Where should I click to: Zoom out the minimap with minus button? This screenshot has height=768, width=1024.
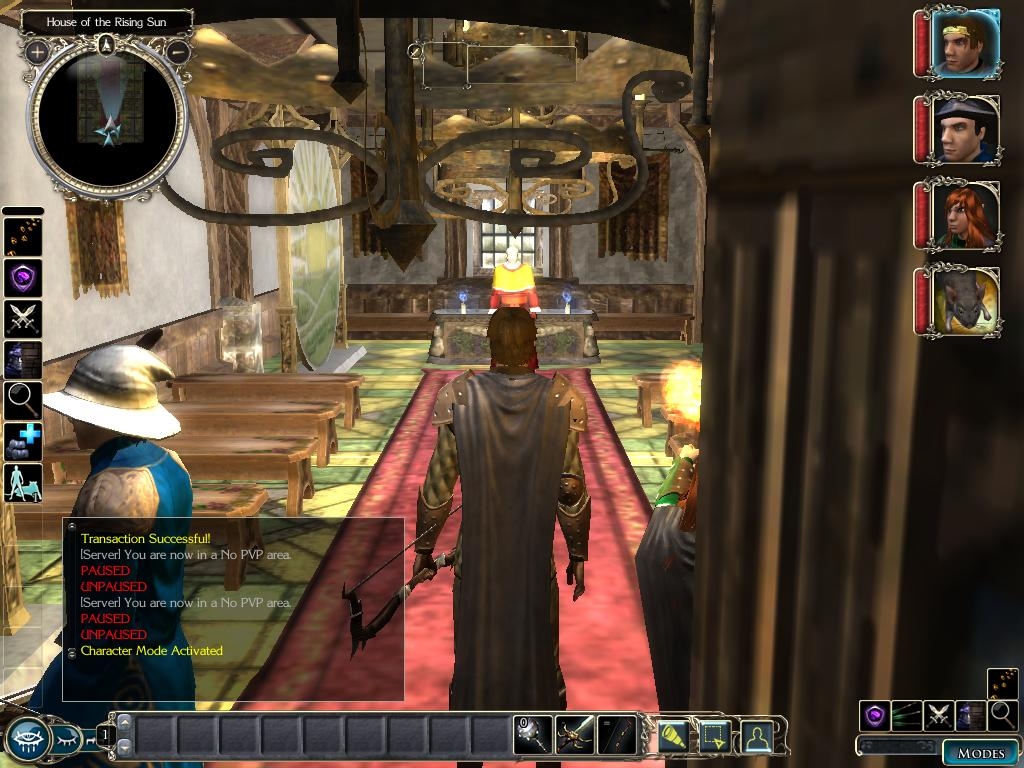pyautogui.click(x=177, y=51)
